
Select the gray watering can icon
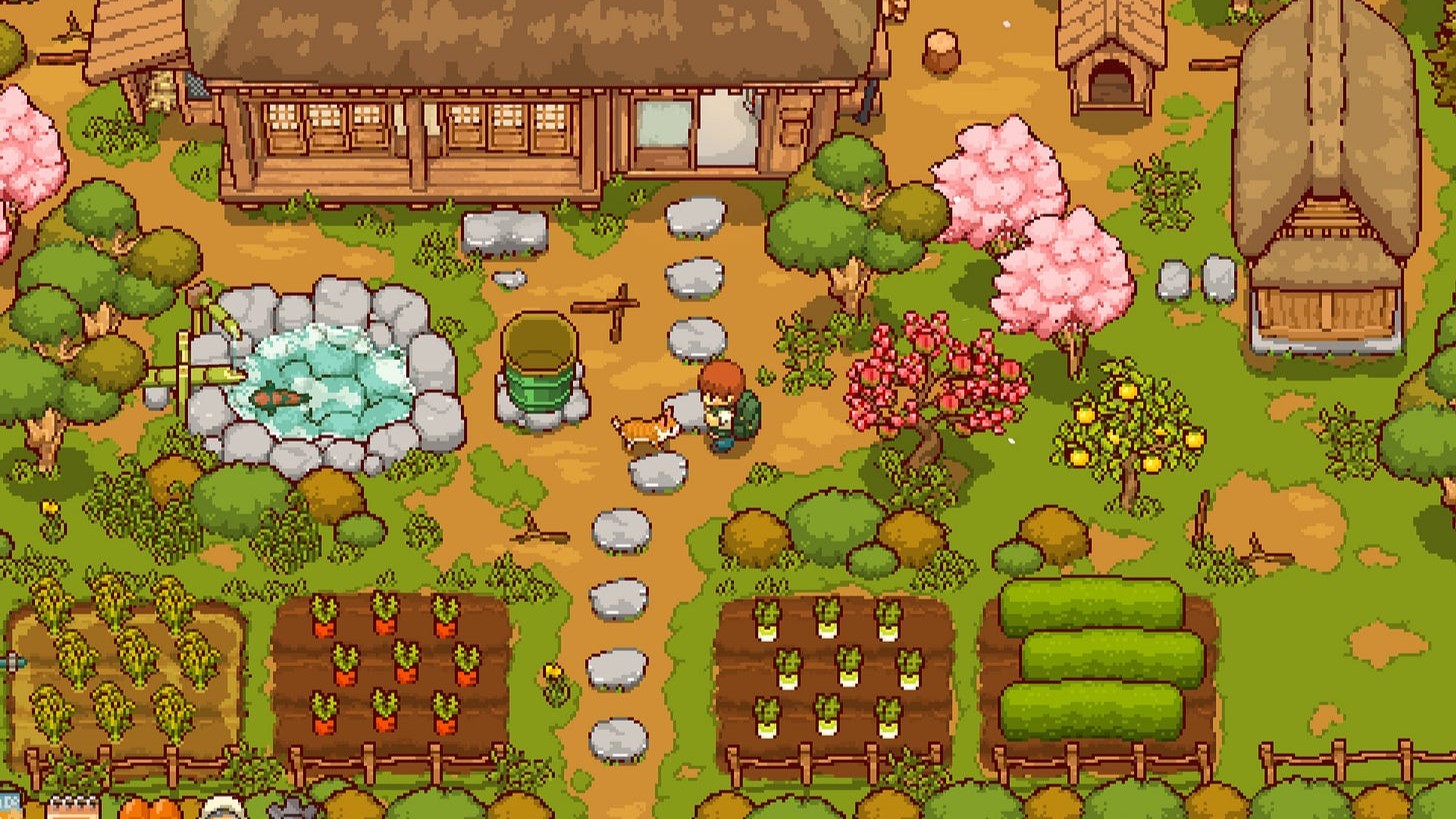click(x=291, y=808)
